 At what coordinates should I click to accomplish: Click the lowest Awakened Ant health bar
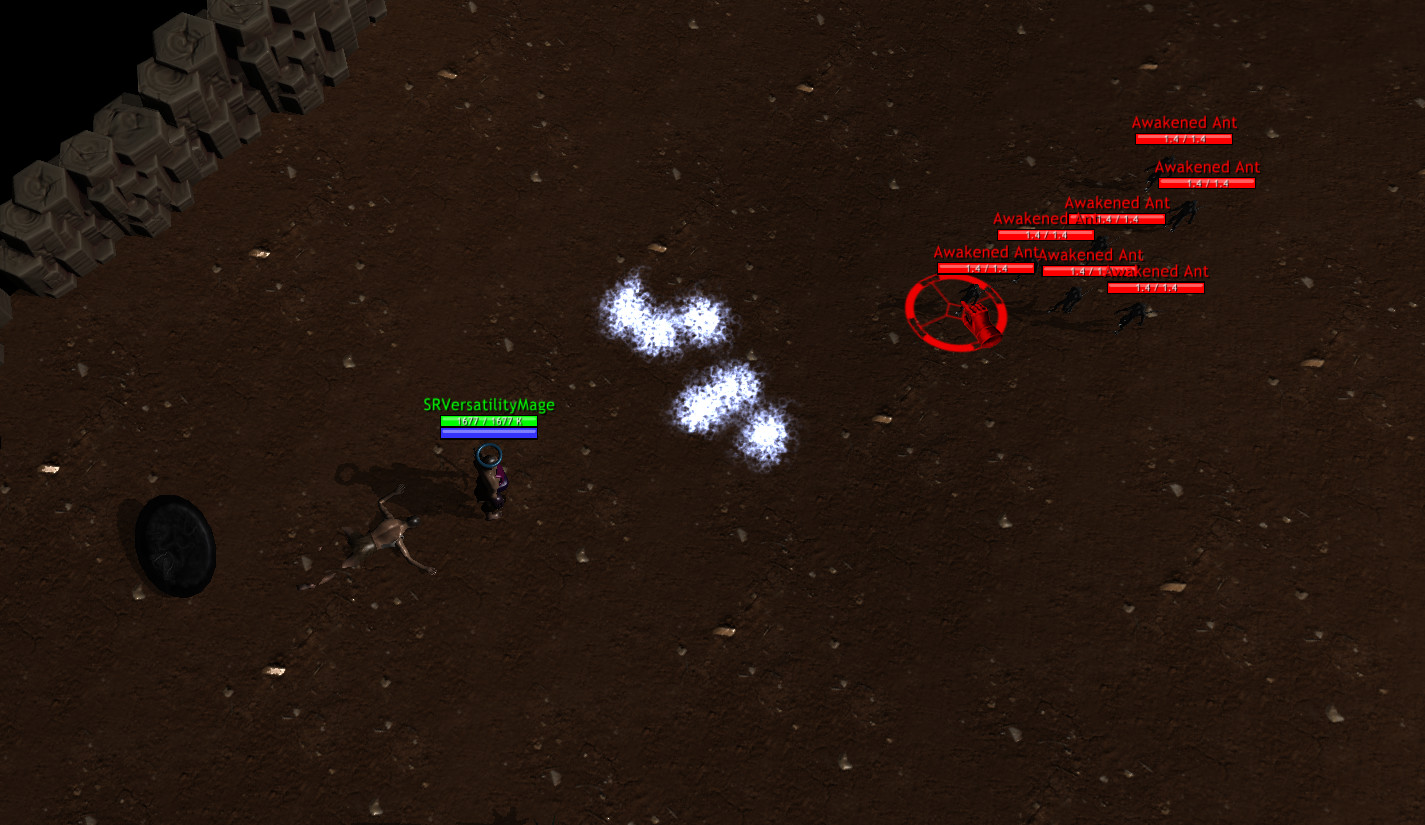[x=1158, y=287]
